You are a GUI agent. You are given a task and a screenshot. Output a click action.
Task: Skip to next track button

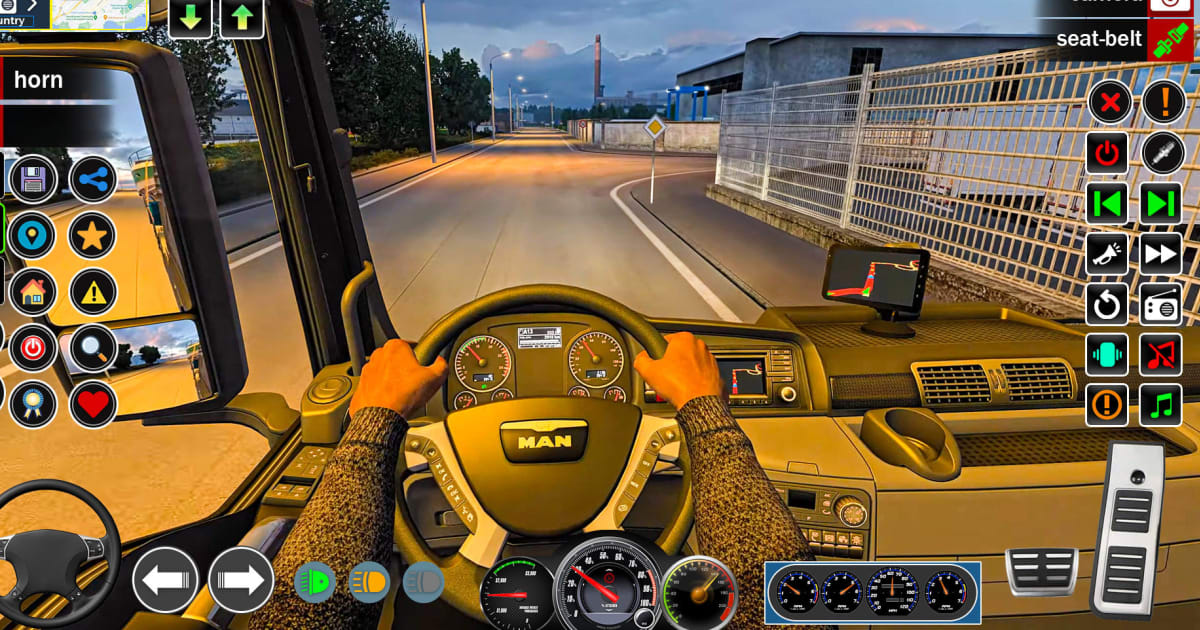1161,203
